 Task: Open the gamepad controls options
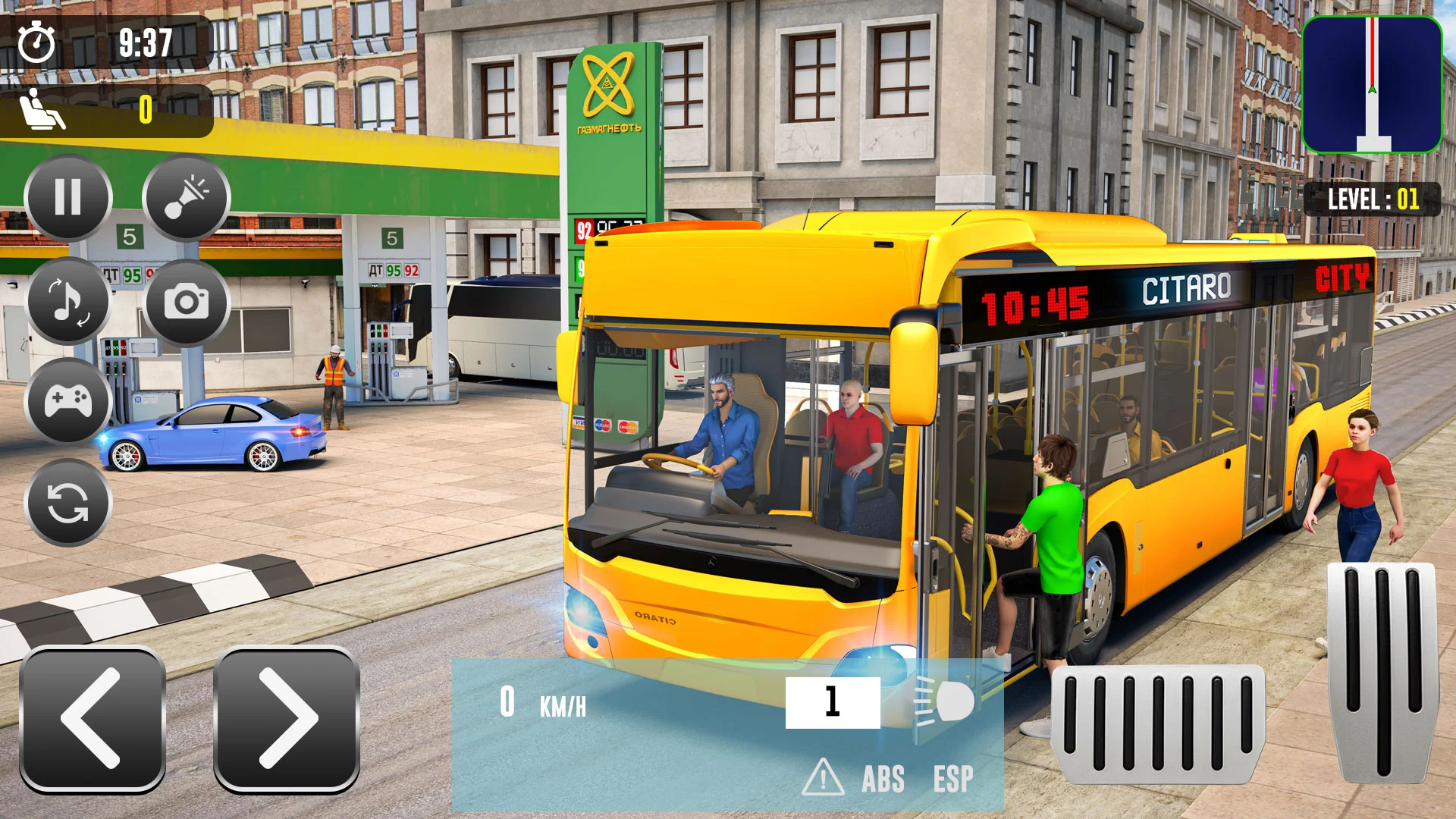coord(68,400)
